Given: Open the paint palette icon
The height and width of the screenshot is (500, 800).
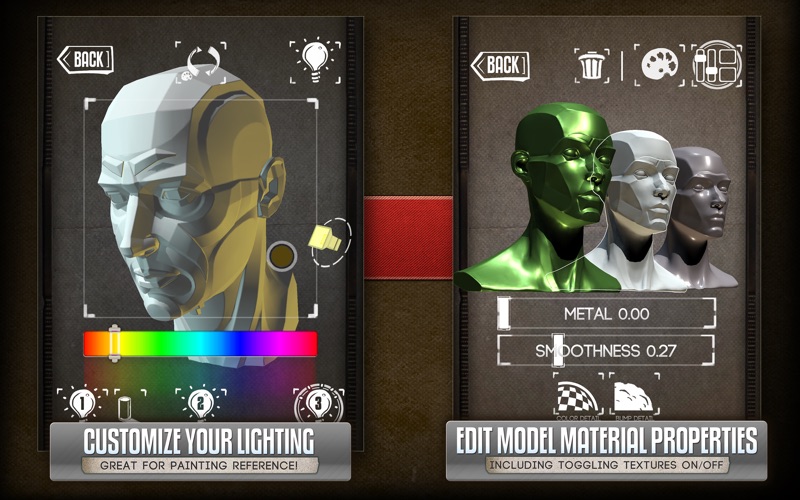Looking at the screenshot, I should coord(661,64).
